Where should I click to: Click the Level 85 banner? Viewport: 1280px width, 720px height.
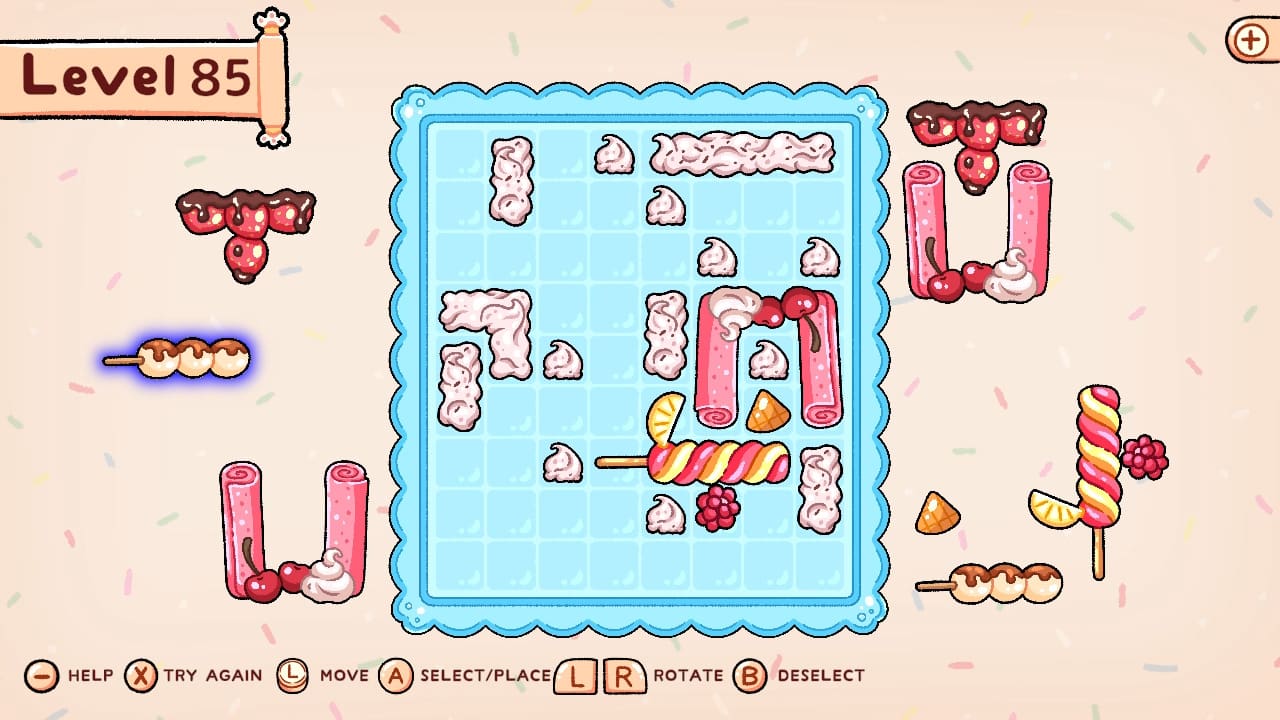point(130,75)
